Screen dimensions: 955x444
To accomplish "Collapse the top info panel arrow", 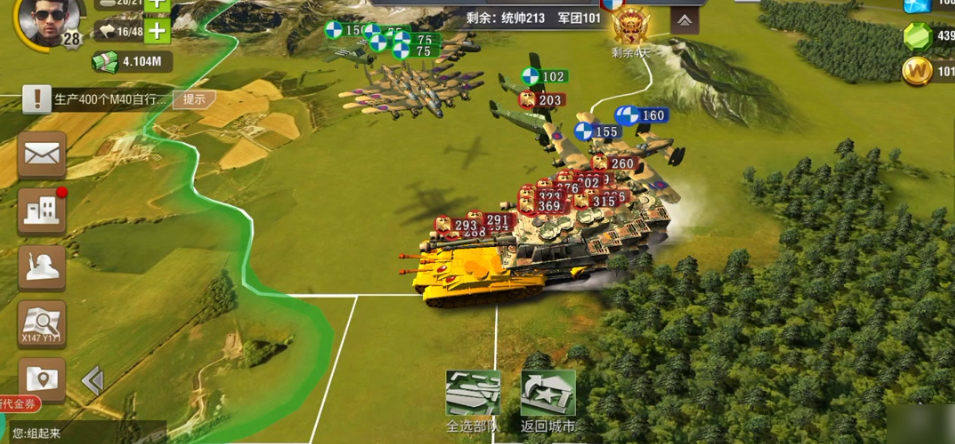I will [x=685, y=19].
